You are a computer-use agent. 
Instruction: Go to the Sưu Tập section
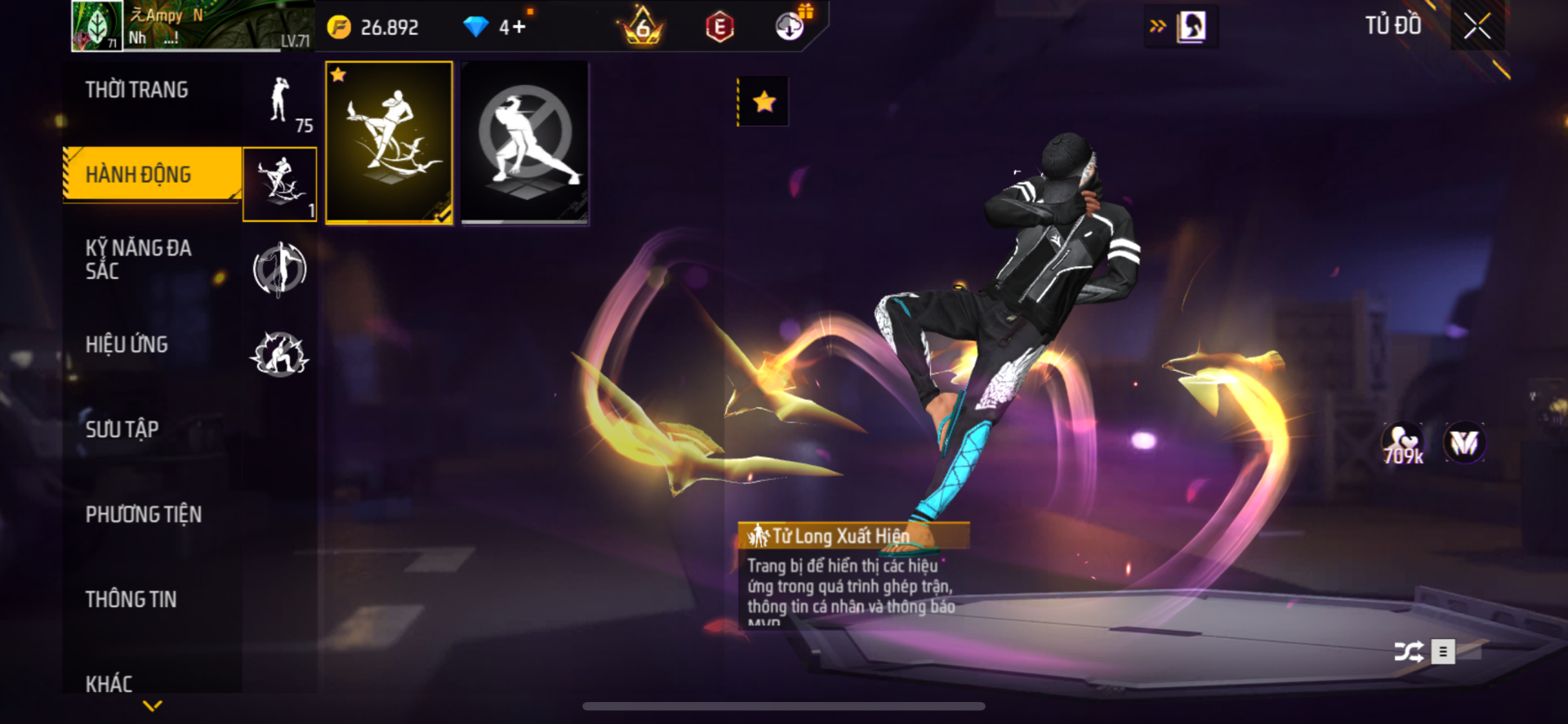(122, 429)
